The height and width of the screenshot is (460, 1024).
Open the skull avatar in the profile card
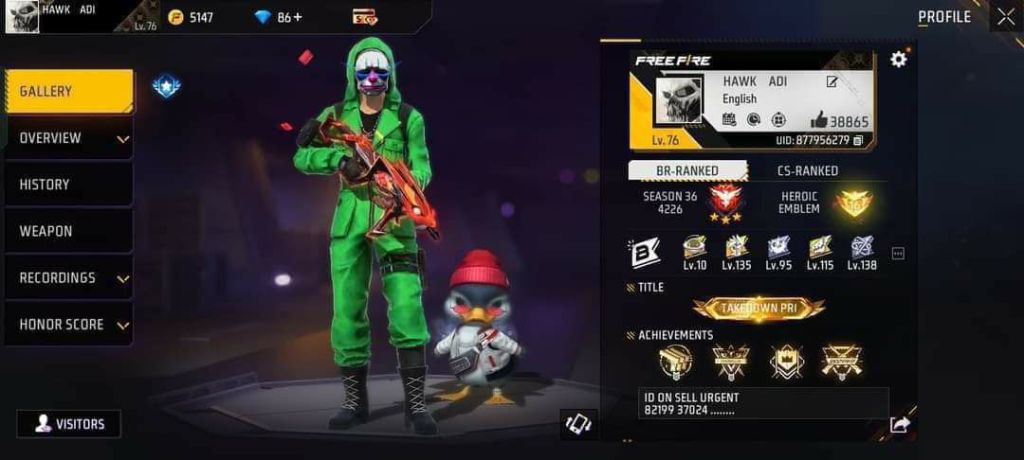click(x=679, y=101)
